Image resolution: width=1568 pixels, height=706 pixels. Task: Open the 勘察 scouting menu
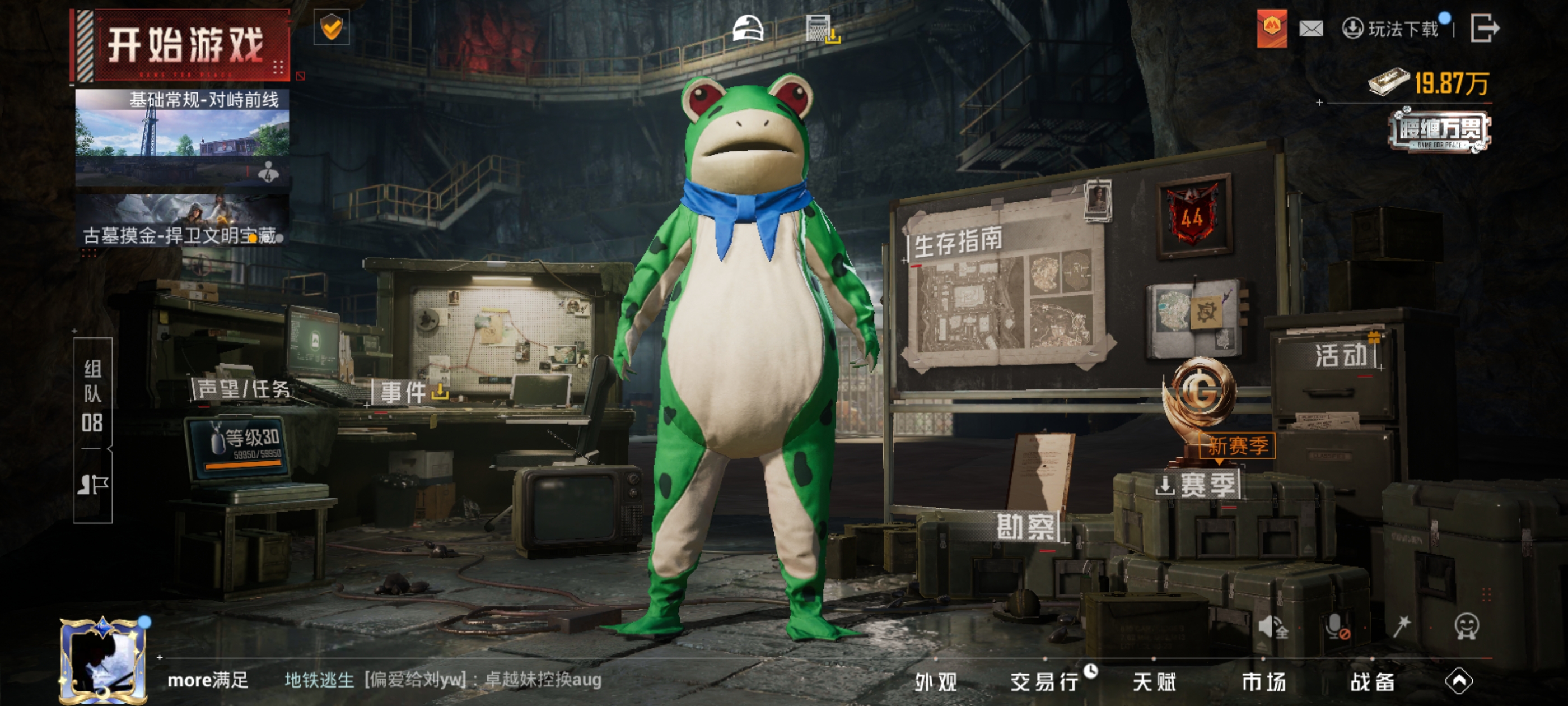[1026, 527]
